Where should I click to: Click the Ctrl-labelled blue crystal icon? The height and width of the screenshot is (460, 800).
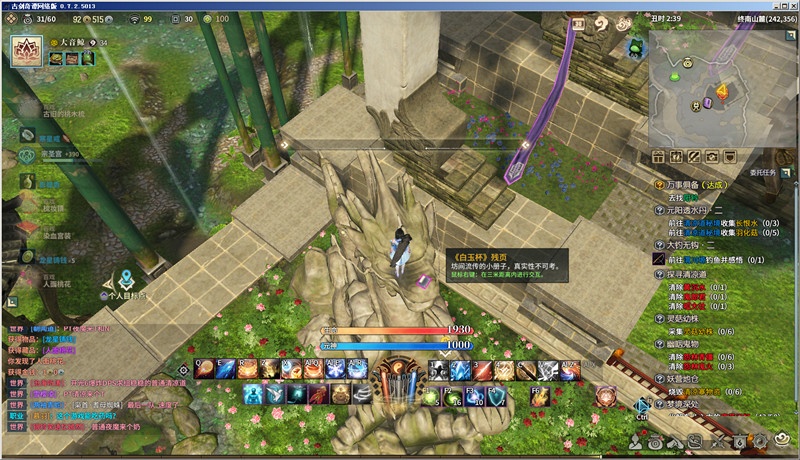pos(643,405)
